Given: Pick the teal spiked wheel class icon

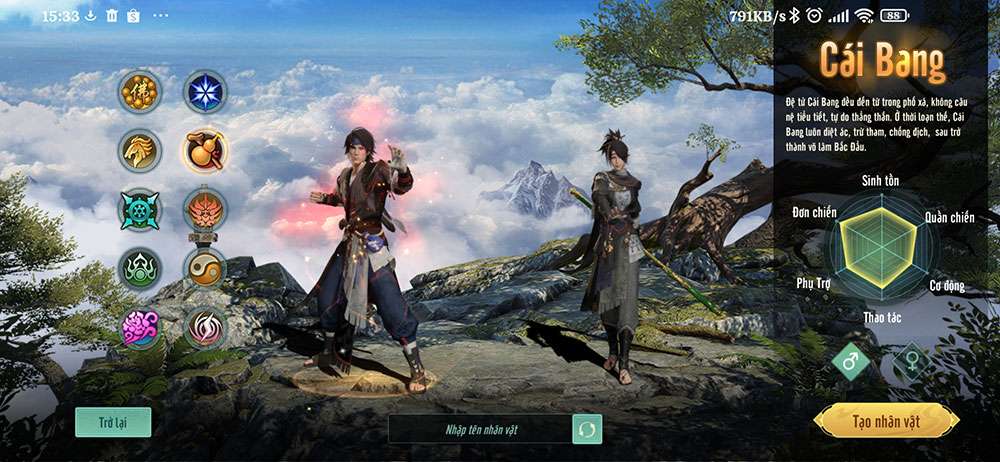Looking at the screenshot, I should click(x=139, y=209).
